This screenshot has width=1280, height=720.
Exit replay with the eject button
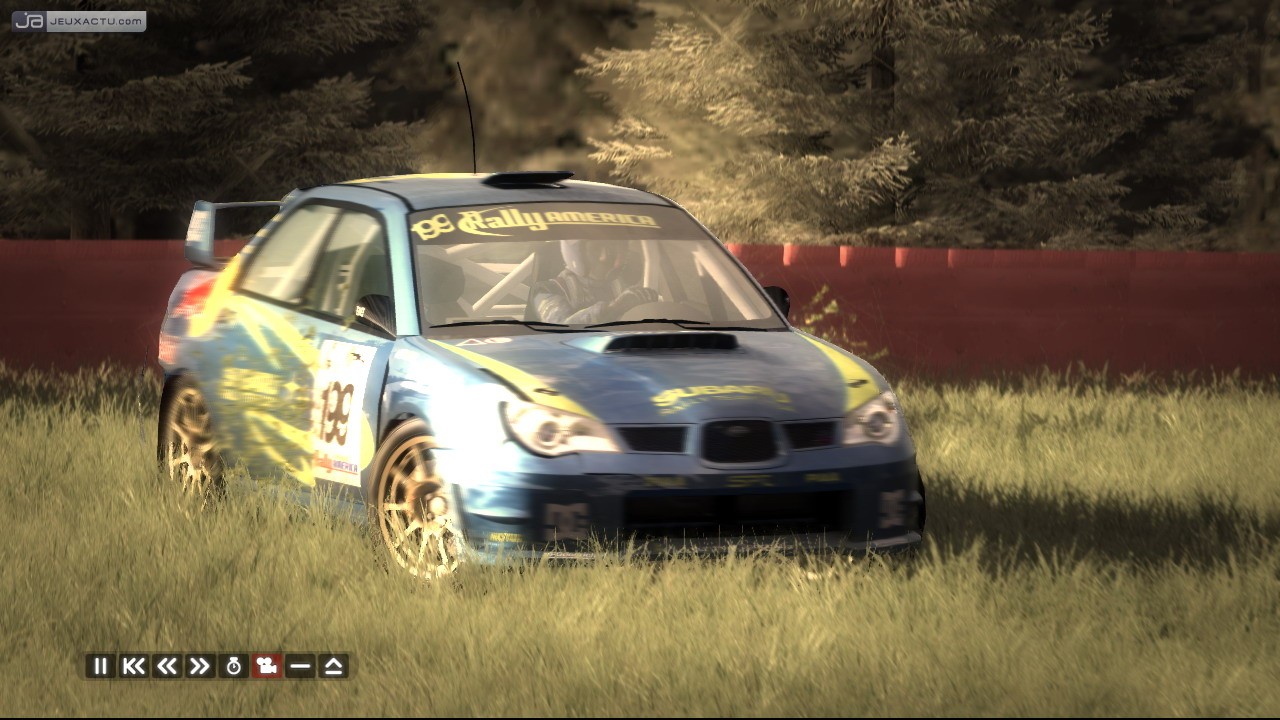[334, 666]
